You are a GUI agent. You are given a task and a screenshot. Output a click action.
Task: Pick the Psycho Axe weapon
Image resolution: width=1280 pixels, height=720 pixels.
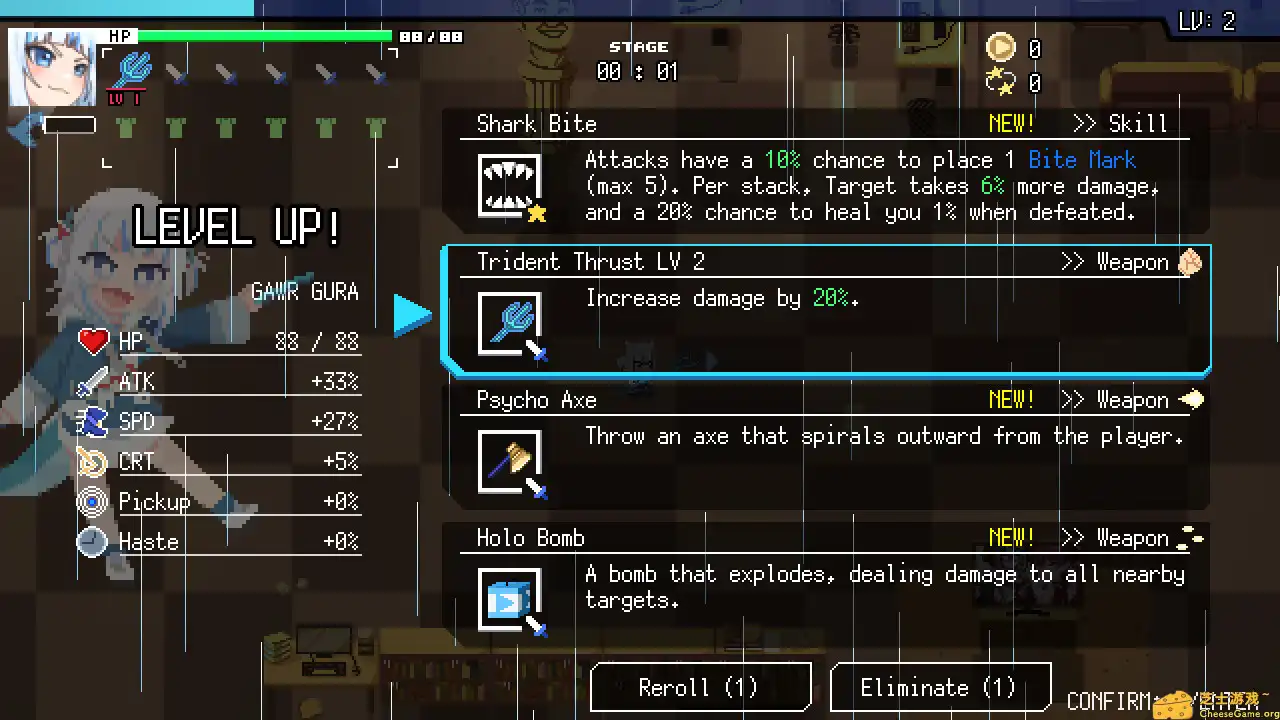click(x=826, y=448)
